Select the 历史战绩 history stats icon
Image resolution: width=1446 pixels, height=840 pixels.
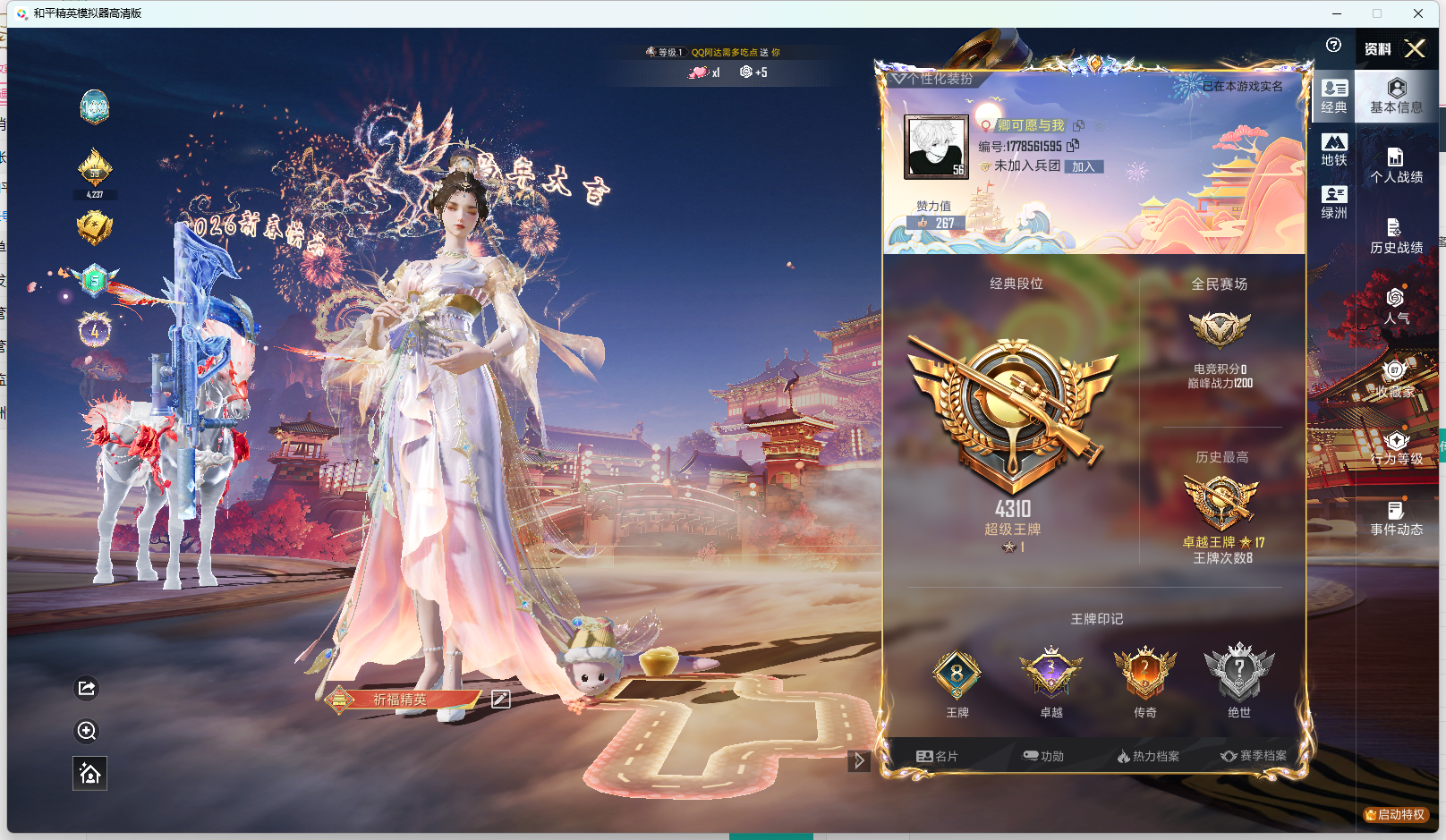(x=1396, y=234)
